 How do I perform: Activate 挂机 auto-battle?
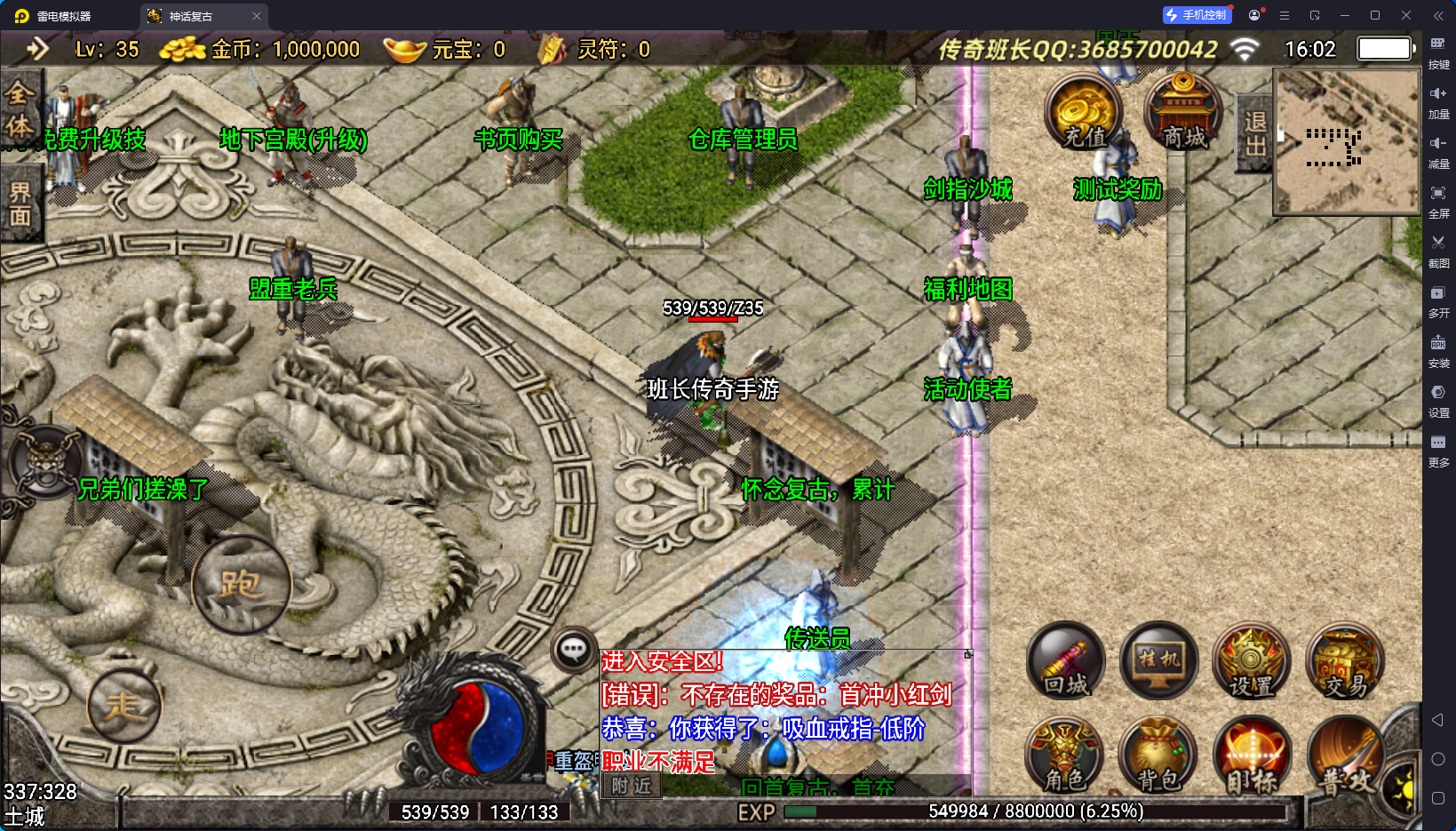tap(1158, 661)
